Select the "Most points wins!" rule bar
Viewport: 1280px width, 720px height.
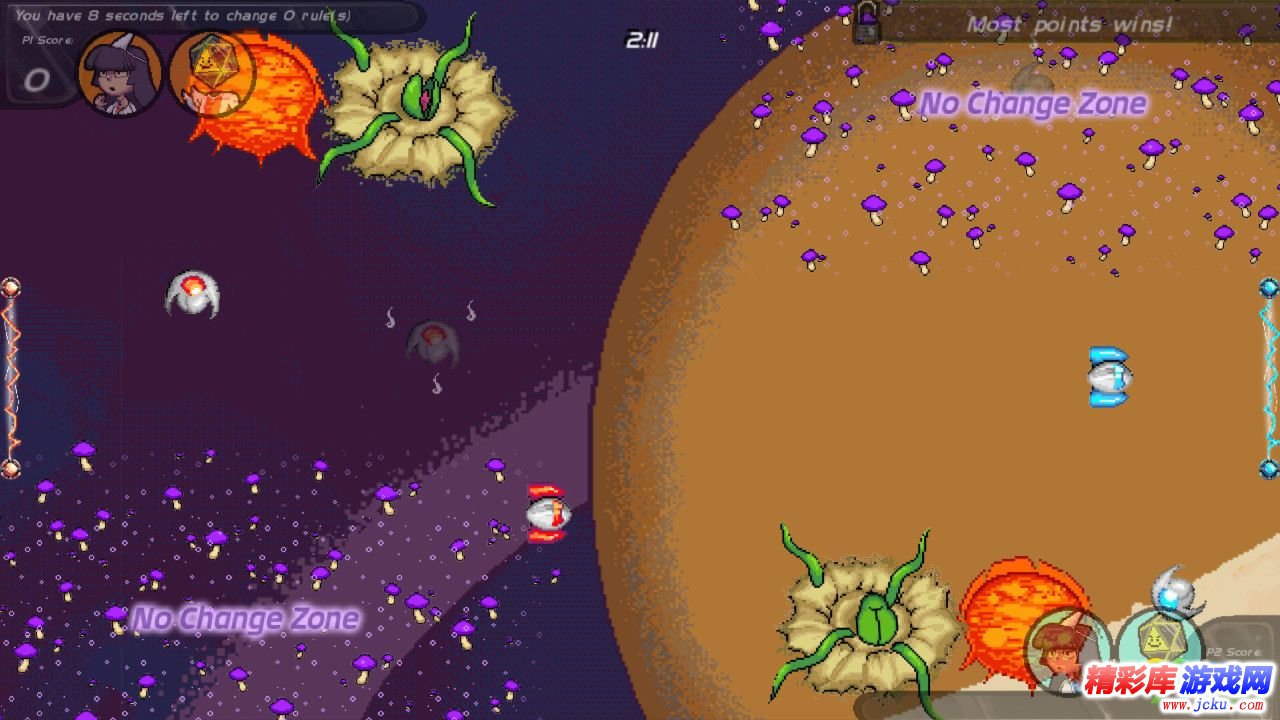[x=1070, y=24]
